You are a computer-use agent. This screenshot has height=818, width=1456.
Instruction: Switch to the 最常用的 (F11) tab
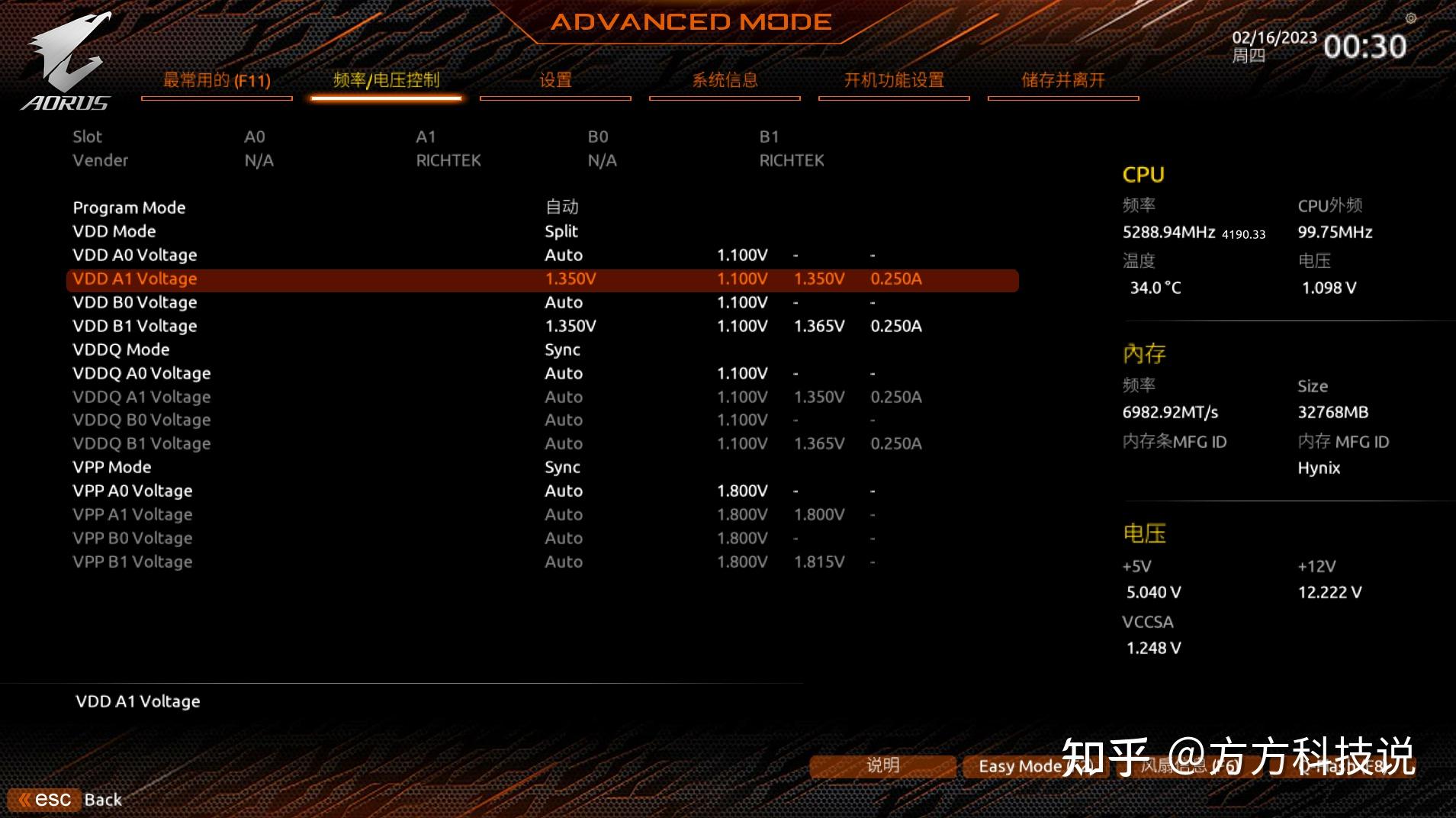pyautogui.click(x=217, y=81)
